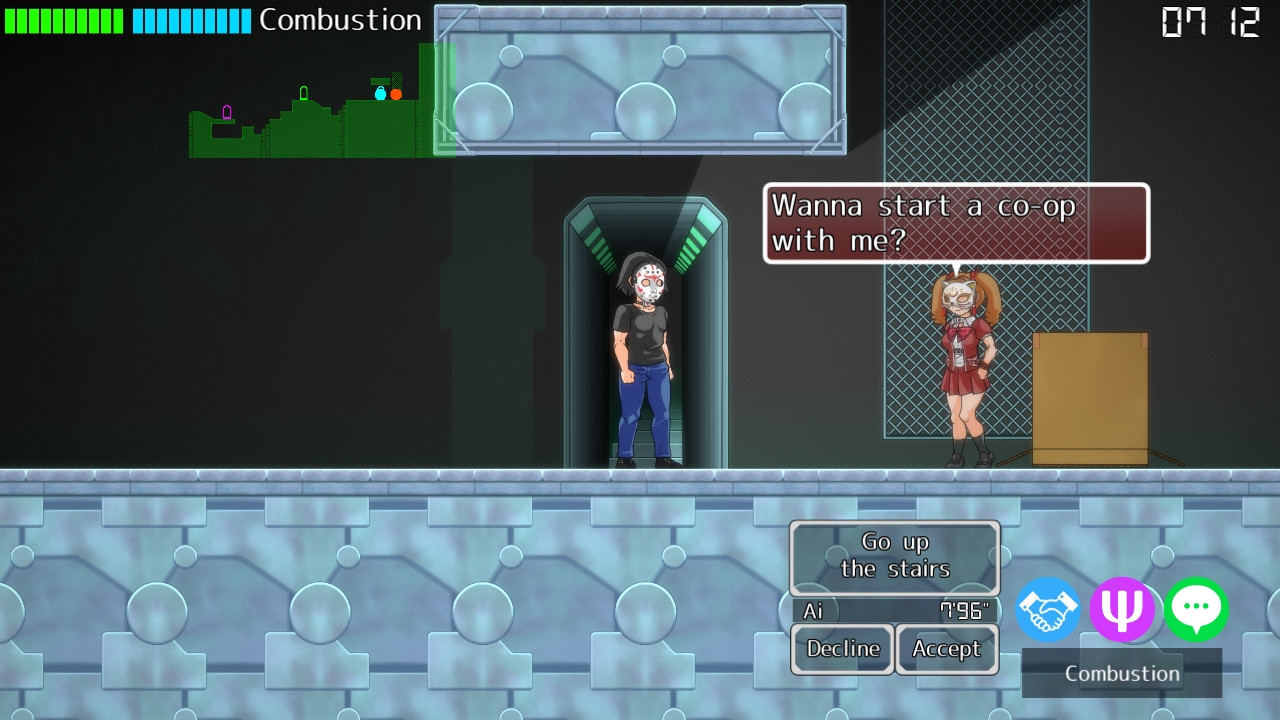Accept the co-op request
The height and width of the screenshot is (720, 1280).
coord(946,649)
